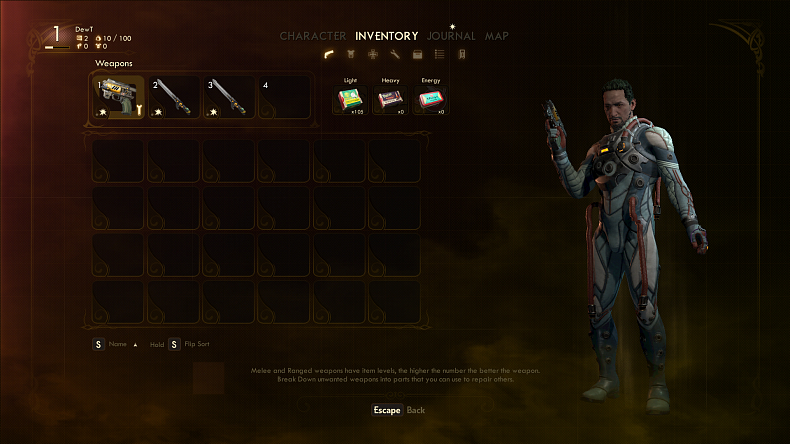Open the Map tab

tap(497, 36)
